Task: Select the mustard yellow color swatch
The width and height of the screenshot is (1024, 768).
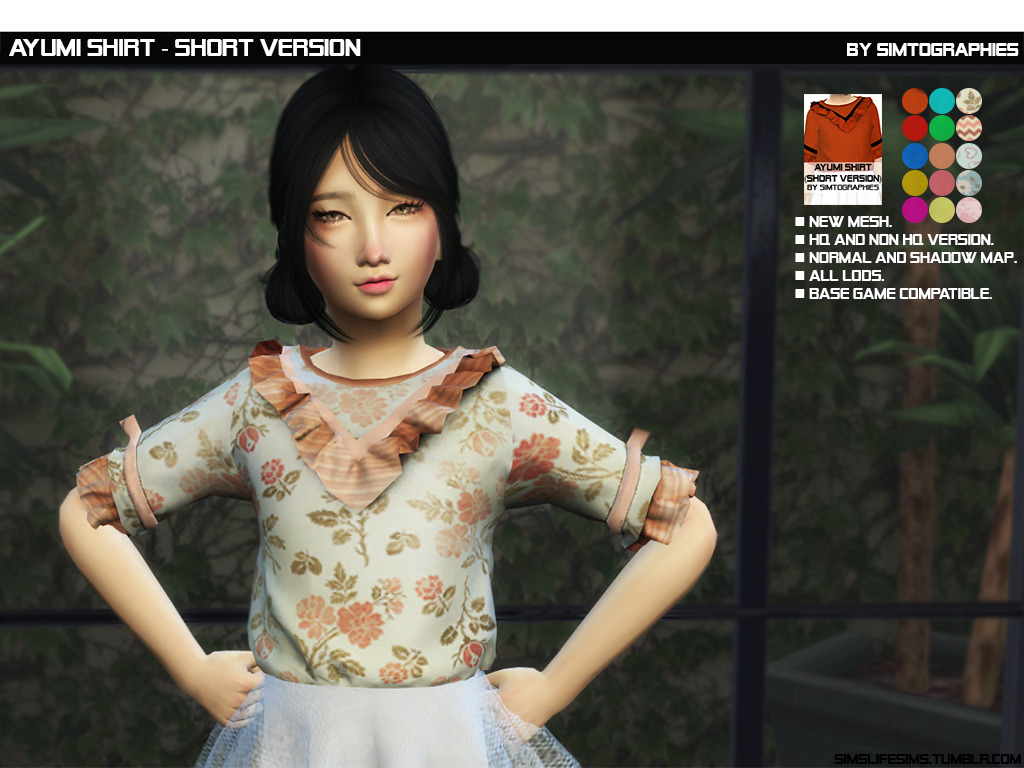Action: coord(914,183)
